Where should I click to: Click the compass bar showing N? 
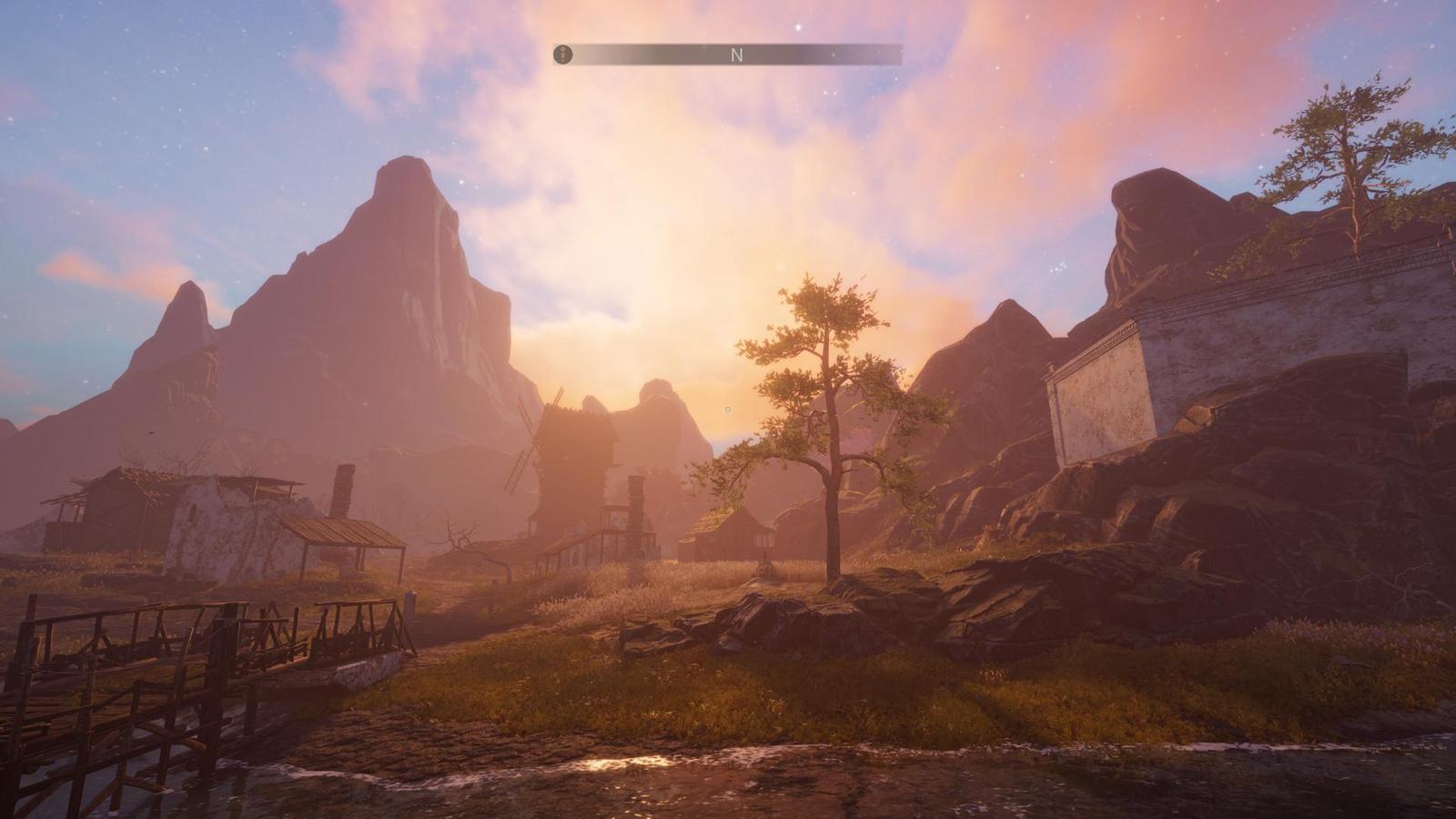pos(737,55)
